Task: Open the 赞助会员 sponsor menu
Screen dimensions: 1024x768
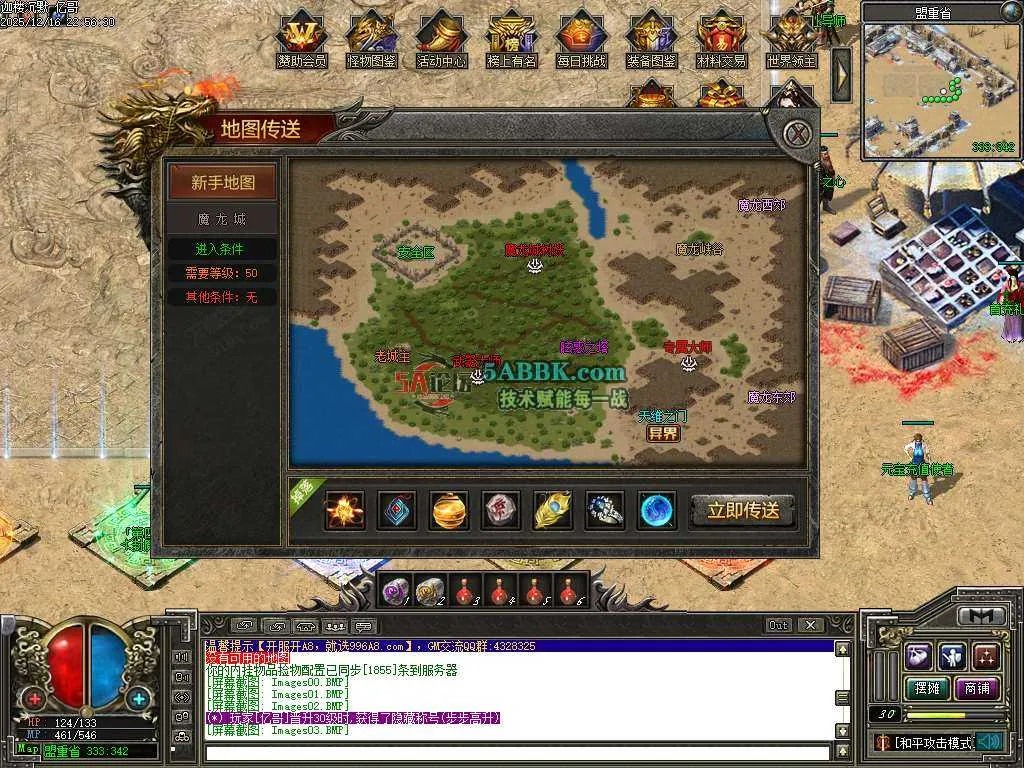Action: coord(302,40)
